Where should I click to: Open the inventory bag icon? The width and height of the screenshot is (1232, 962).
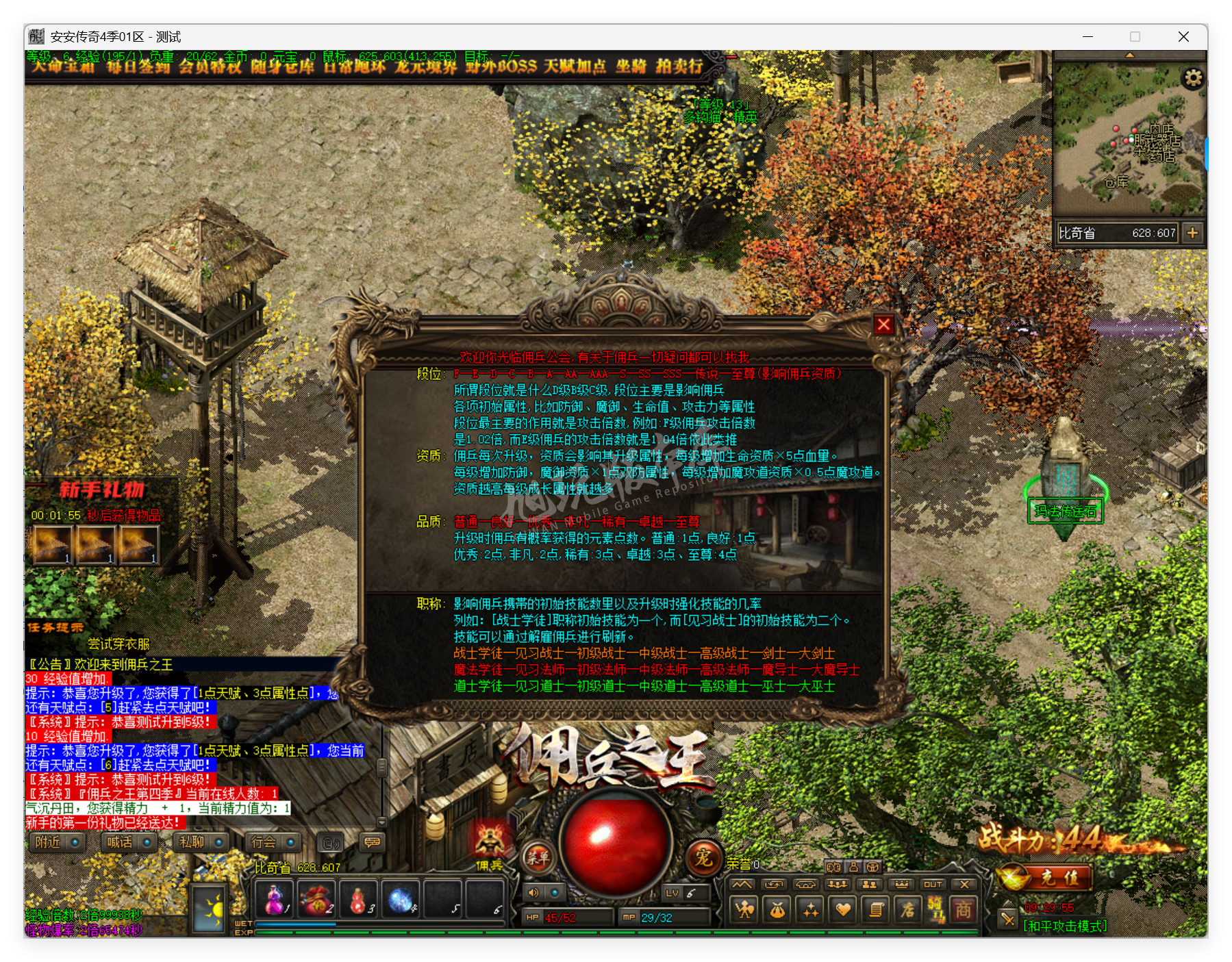coord(778,911)
